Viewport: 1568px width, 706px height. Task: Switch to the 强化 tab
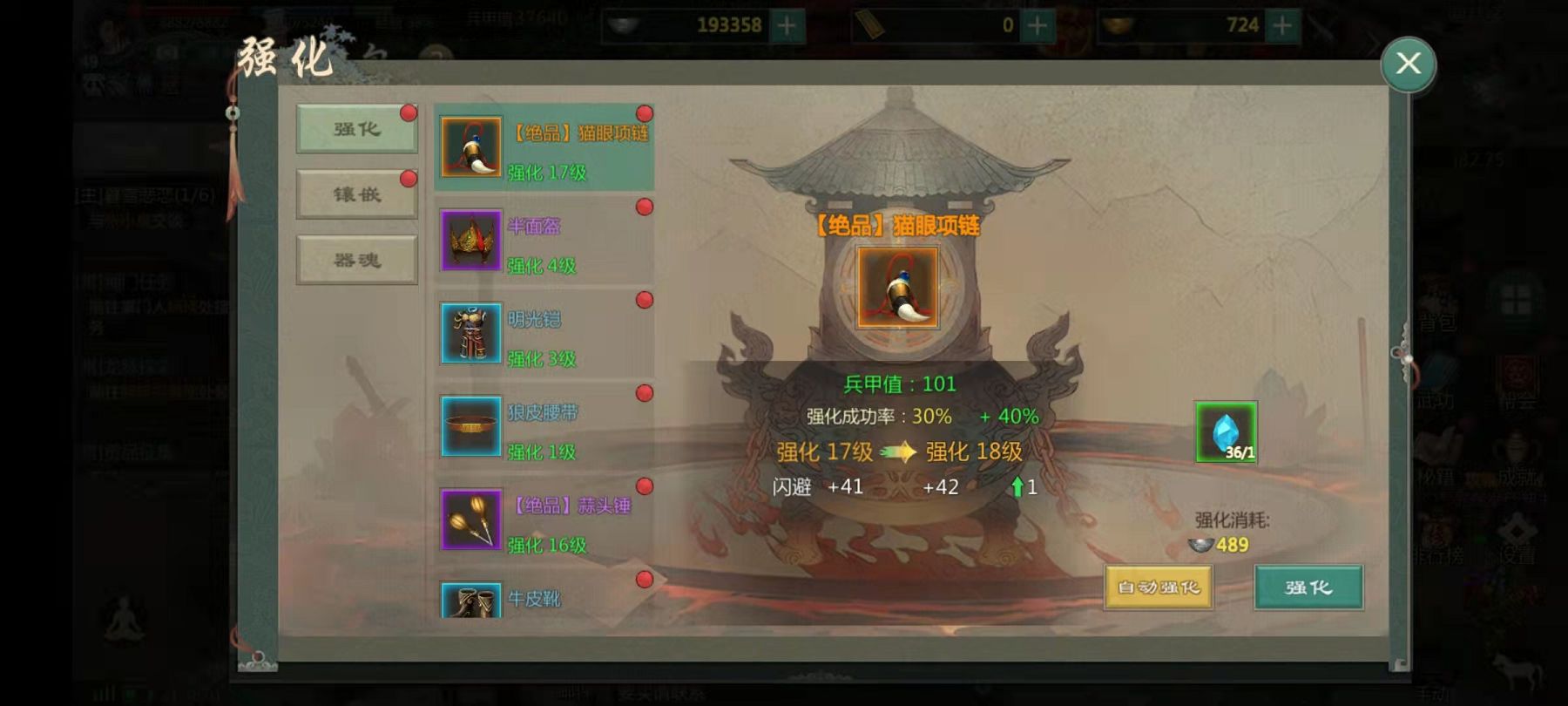pos(356,129)
